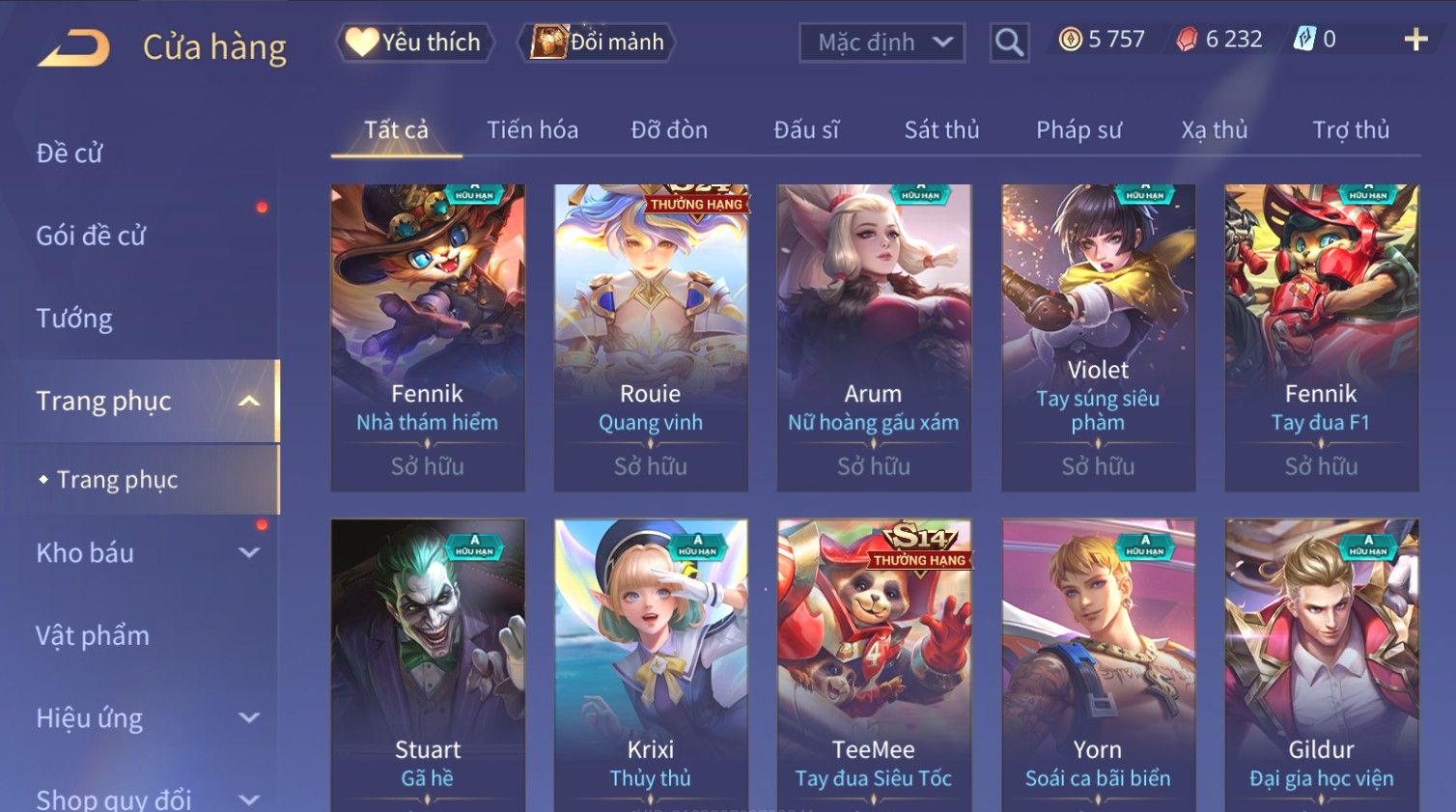
Task: Select the Rouie Quang vinh skin card
Action: [x=651, y=338]
